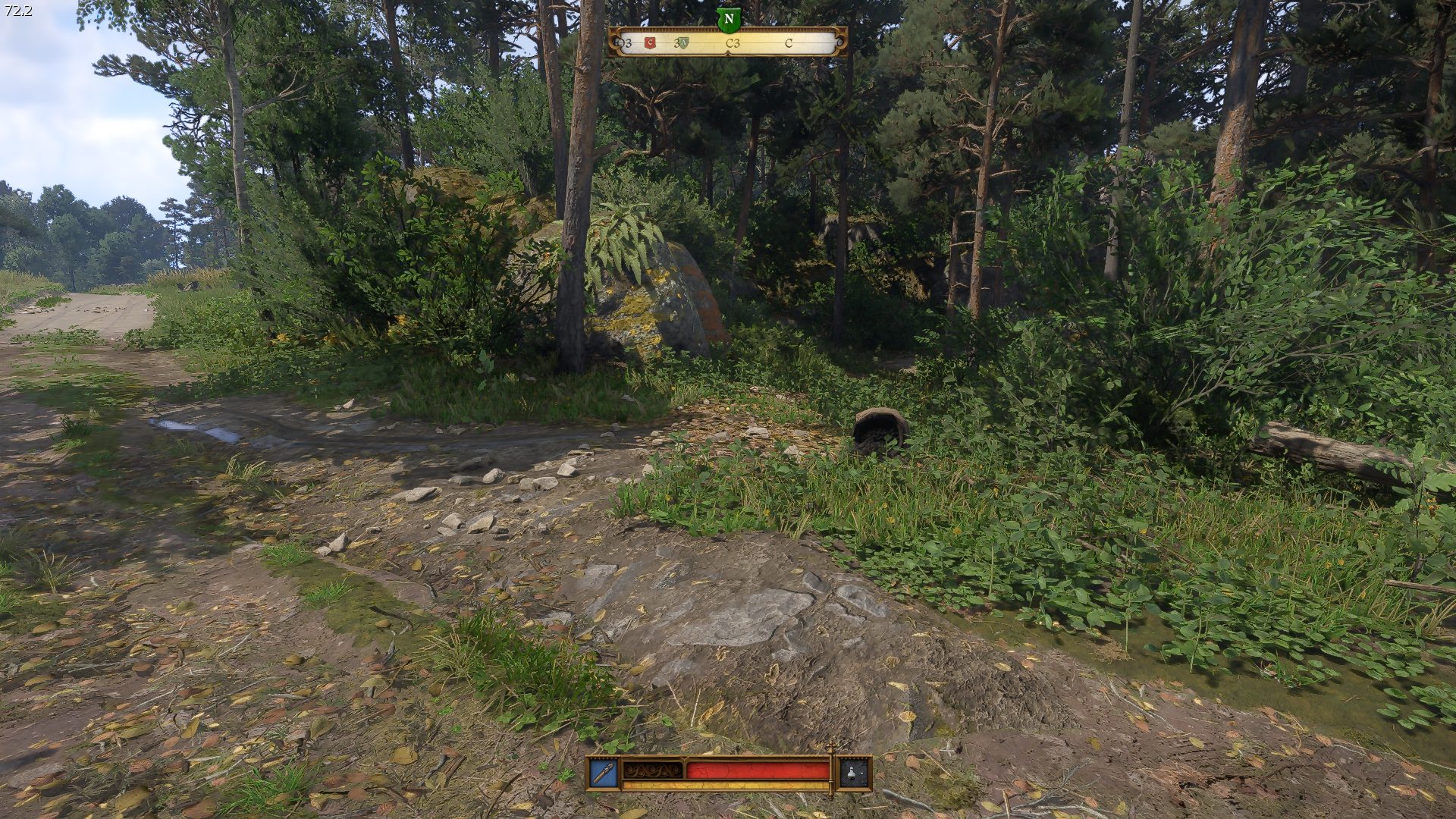This screenshot has width=1456, height=819.
Task: Select the red C quest marker on compass
Action: pyautogui.click(x=649, y=43)
